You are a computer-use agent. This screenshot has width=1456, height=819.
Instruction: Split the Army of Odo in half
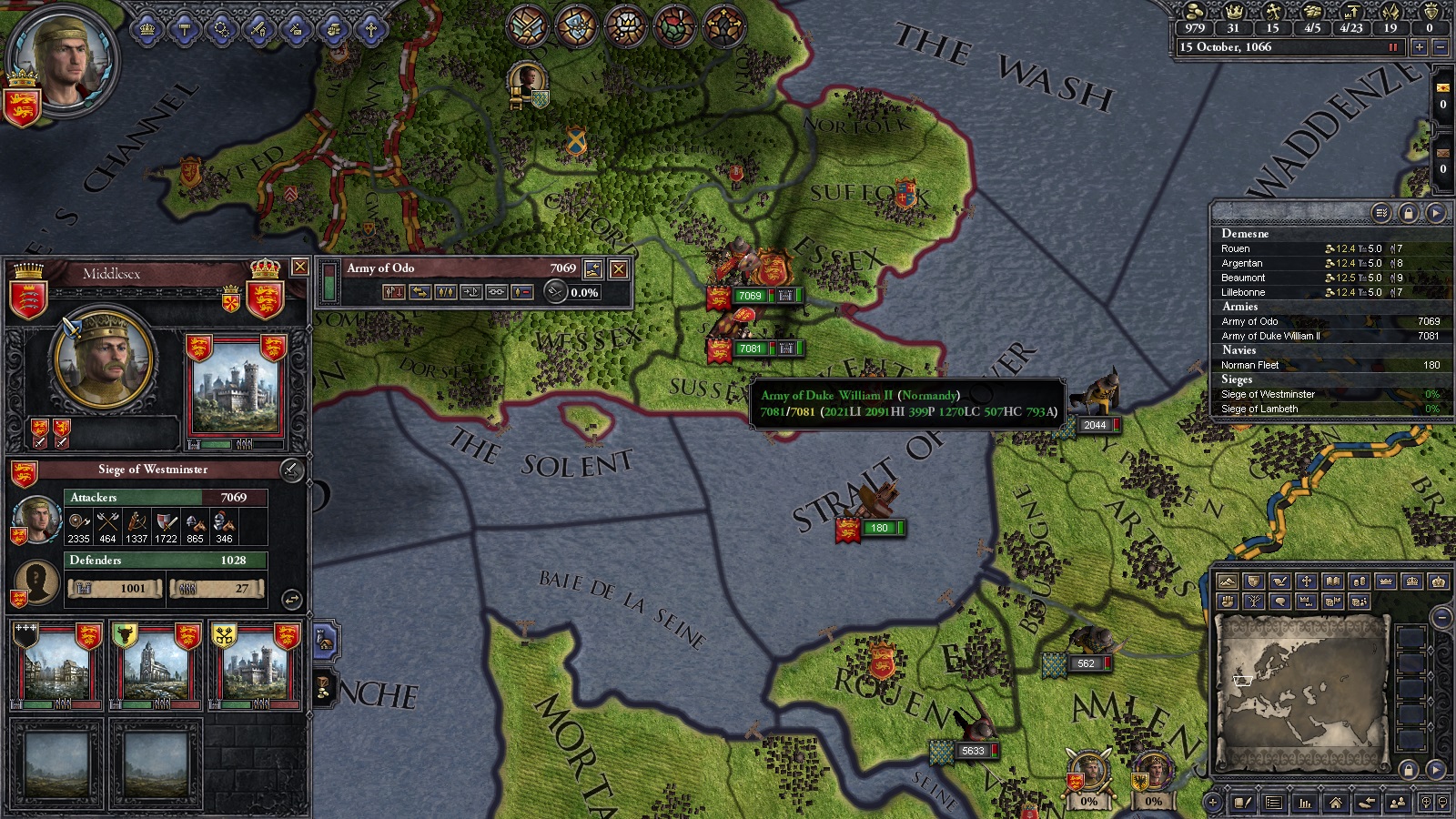tap(446, 292)
